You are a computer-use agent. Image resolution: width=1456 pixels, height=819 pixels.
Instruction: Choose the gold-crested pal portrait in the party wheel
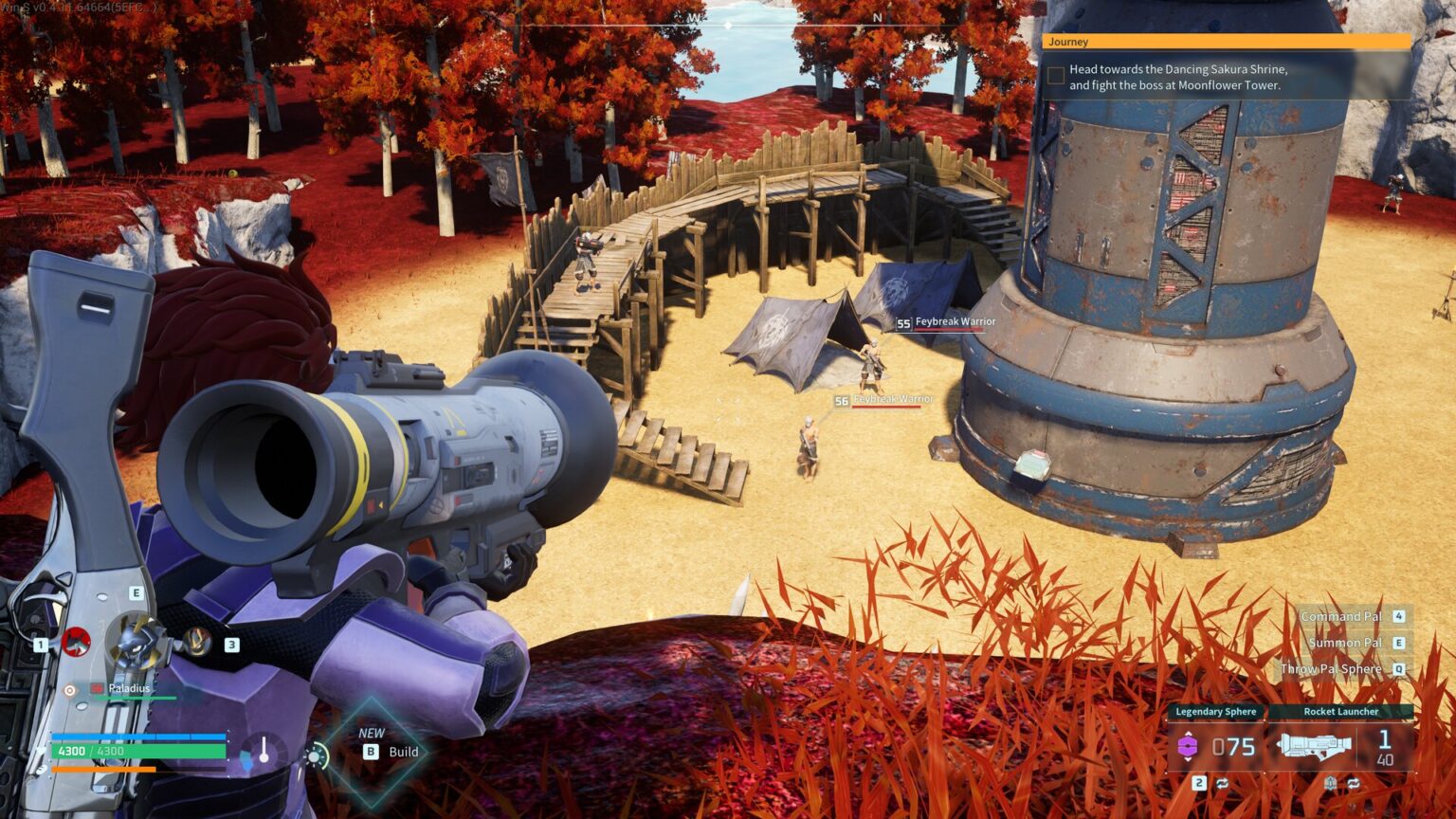[x=197, y=642]
